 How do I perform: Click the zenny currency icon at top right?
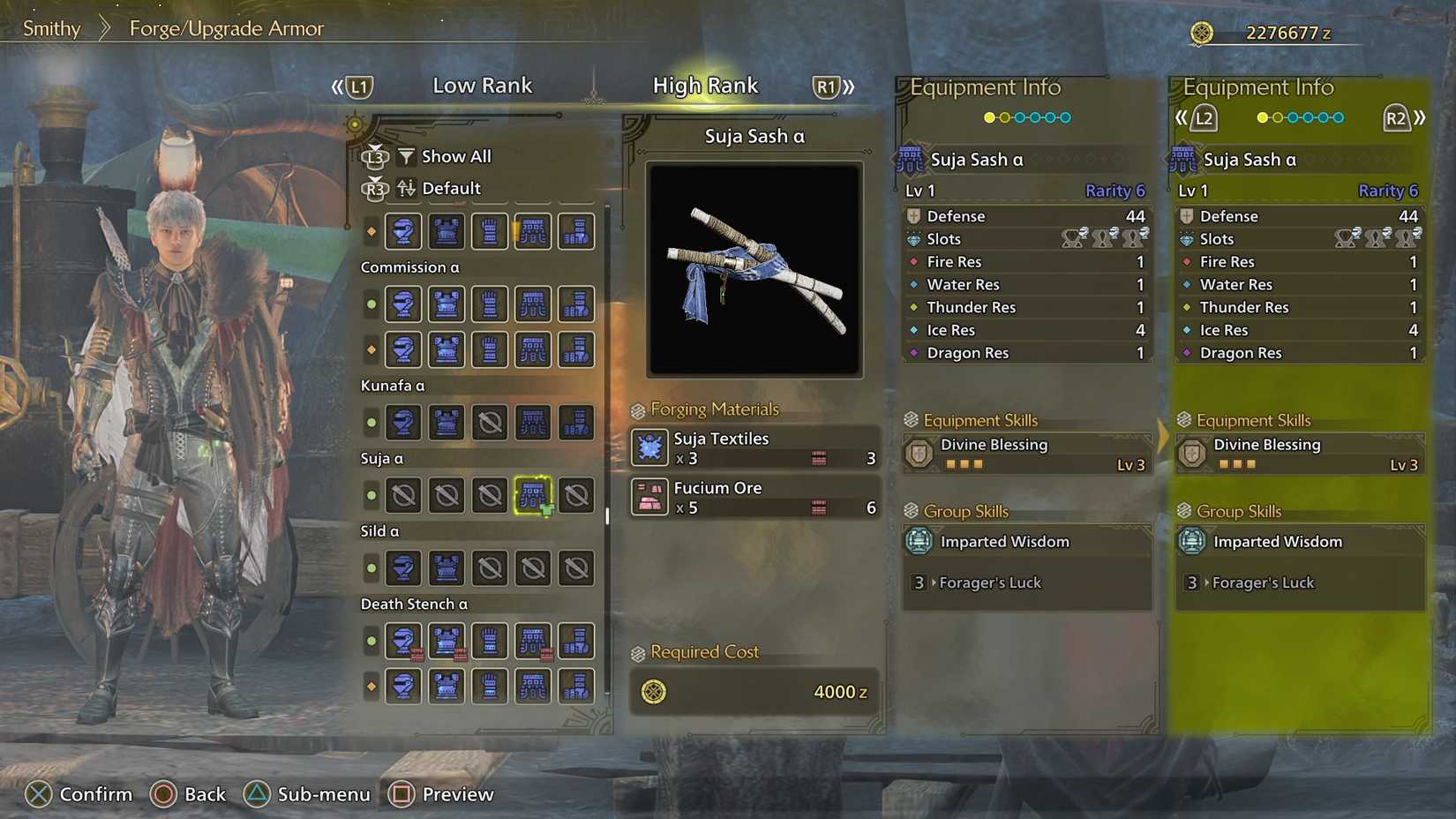click(x=1202, y=32)
